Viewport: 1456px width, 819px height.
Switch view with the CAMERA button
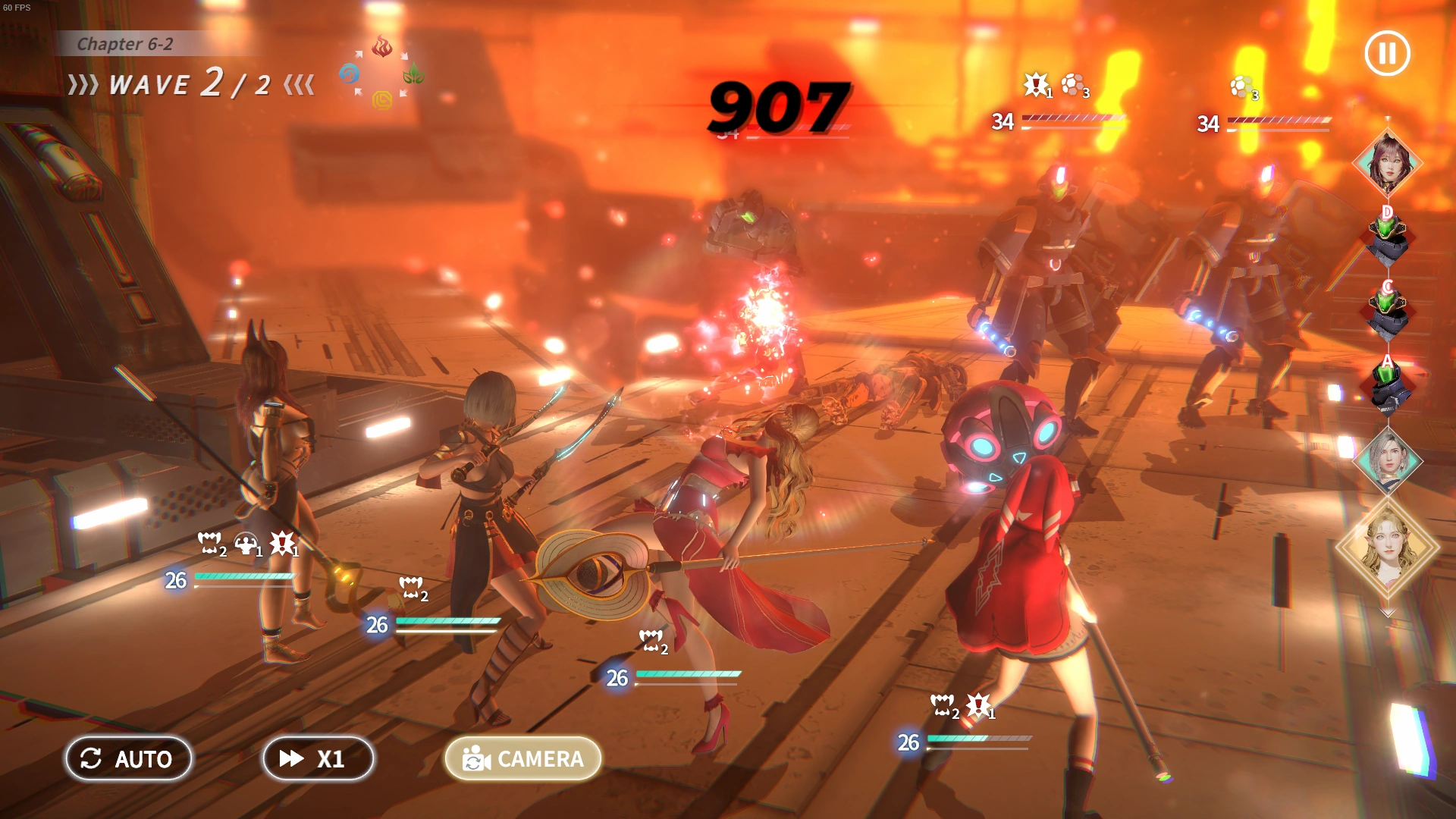(523, 758)
